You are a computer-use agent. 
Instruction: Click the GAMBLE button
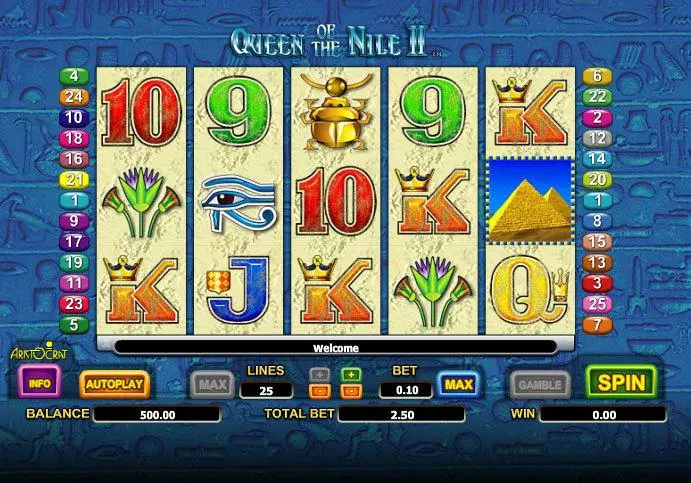coord(540,384)
